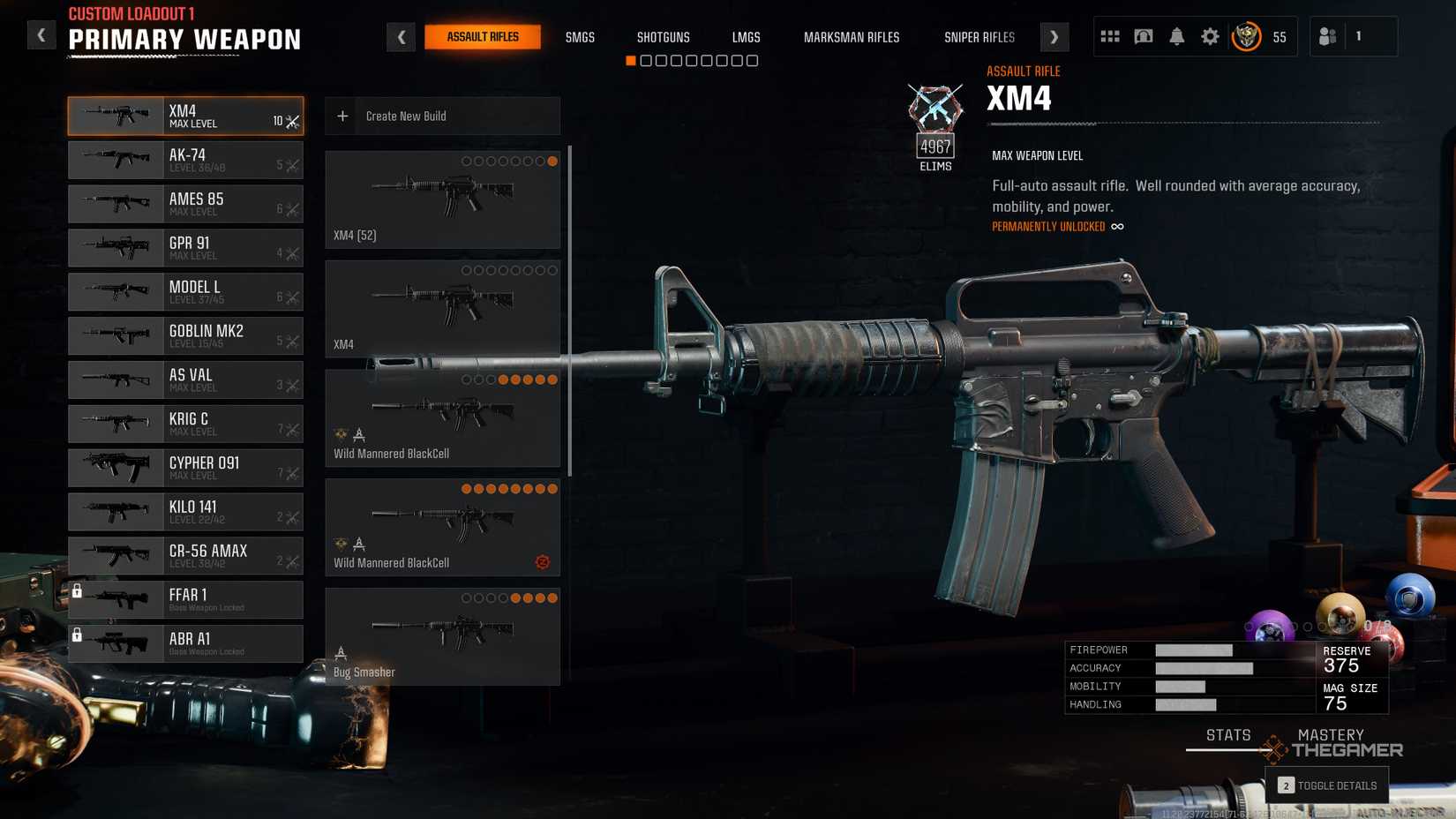
Task: Open the notifications bell
Action: pyautogui.click(x=1176, y=37)
